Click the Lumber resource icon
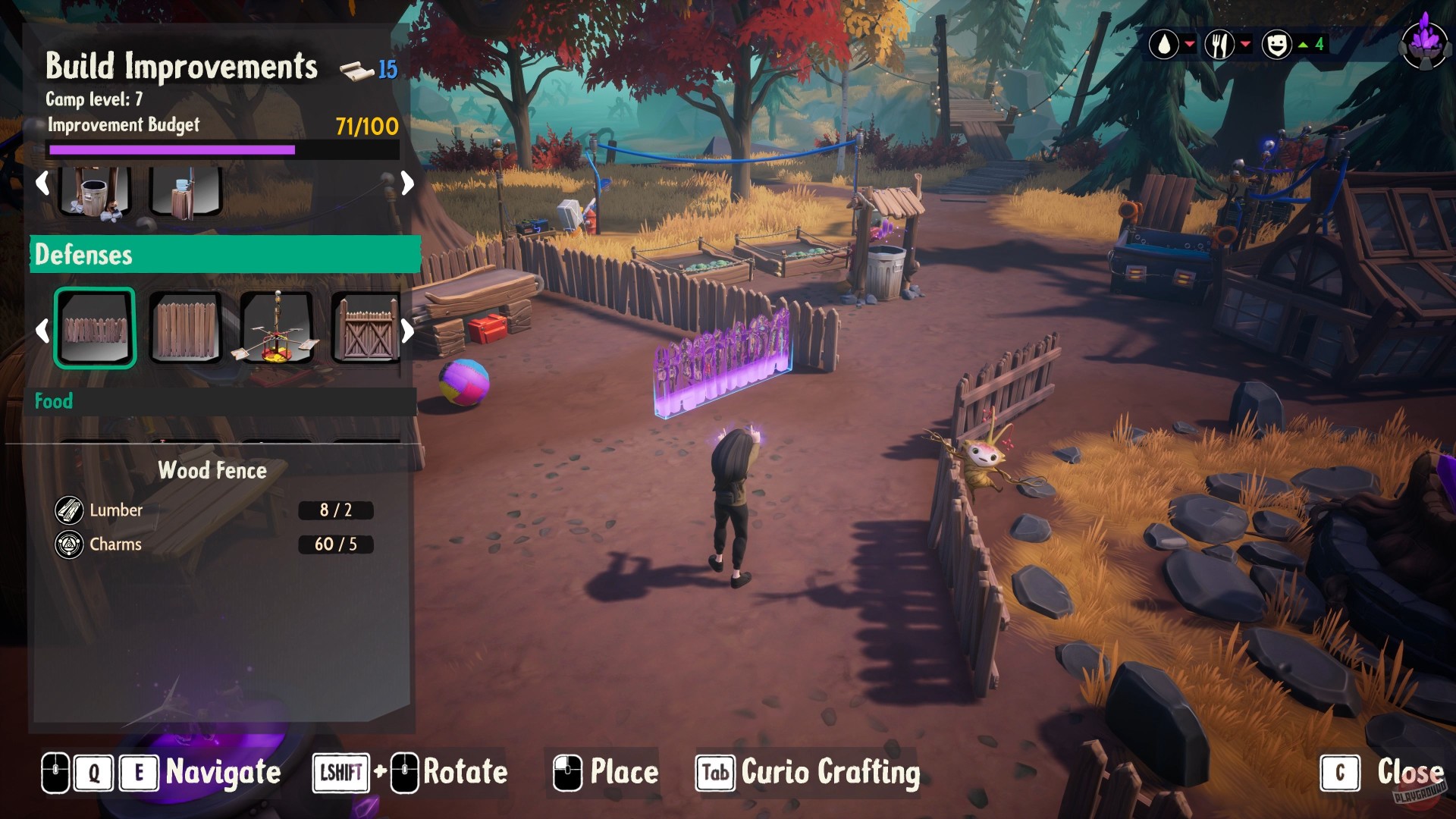The width and height of the screenshot is (1456, 819). pyautogui.click(x=70, y=510)
